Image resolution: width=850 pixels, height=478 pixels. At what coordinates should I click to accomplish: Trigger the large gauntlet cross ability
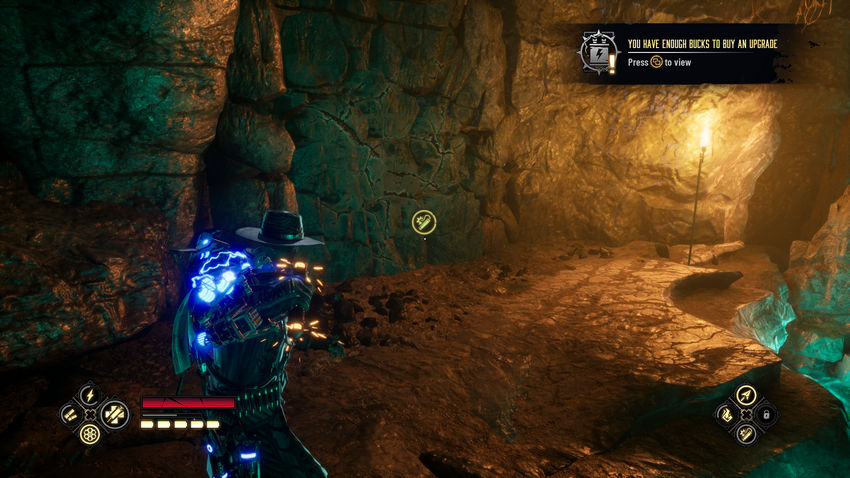tap(114, 413)
